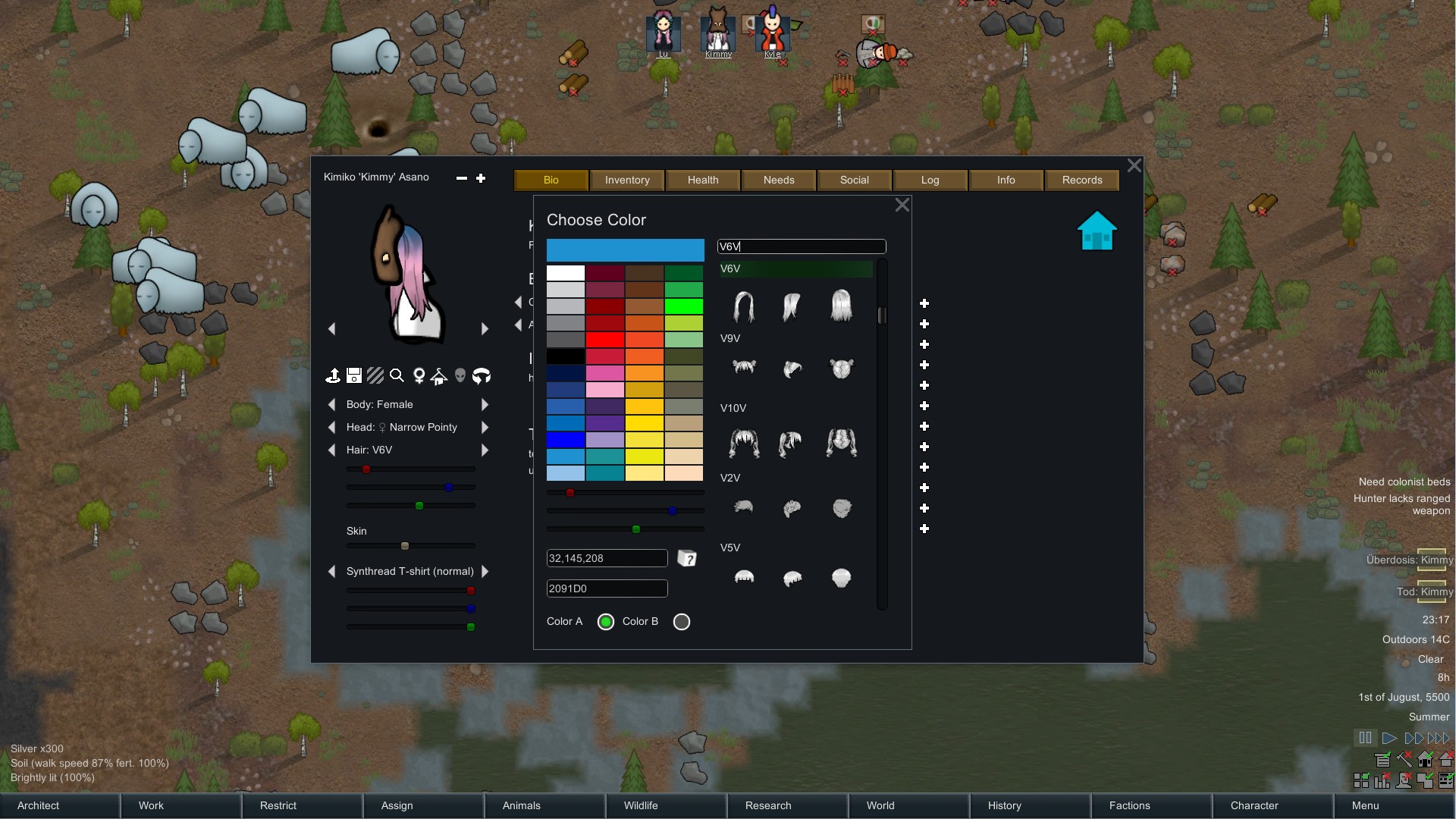The height and width of the screenshot is (819, 1456).
Task: Click the hex color code field
Action: [x=607, y=588]
